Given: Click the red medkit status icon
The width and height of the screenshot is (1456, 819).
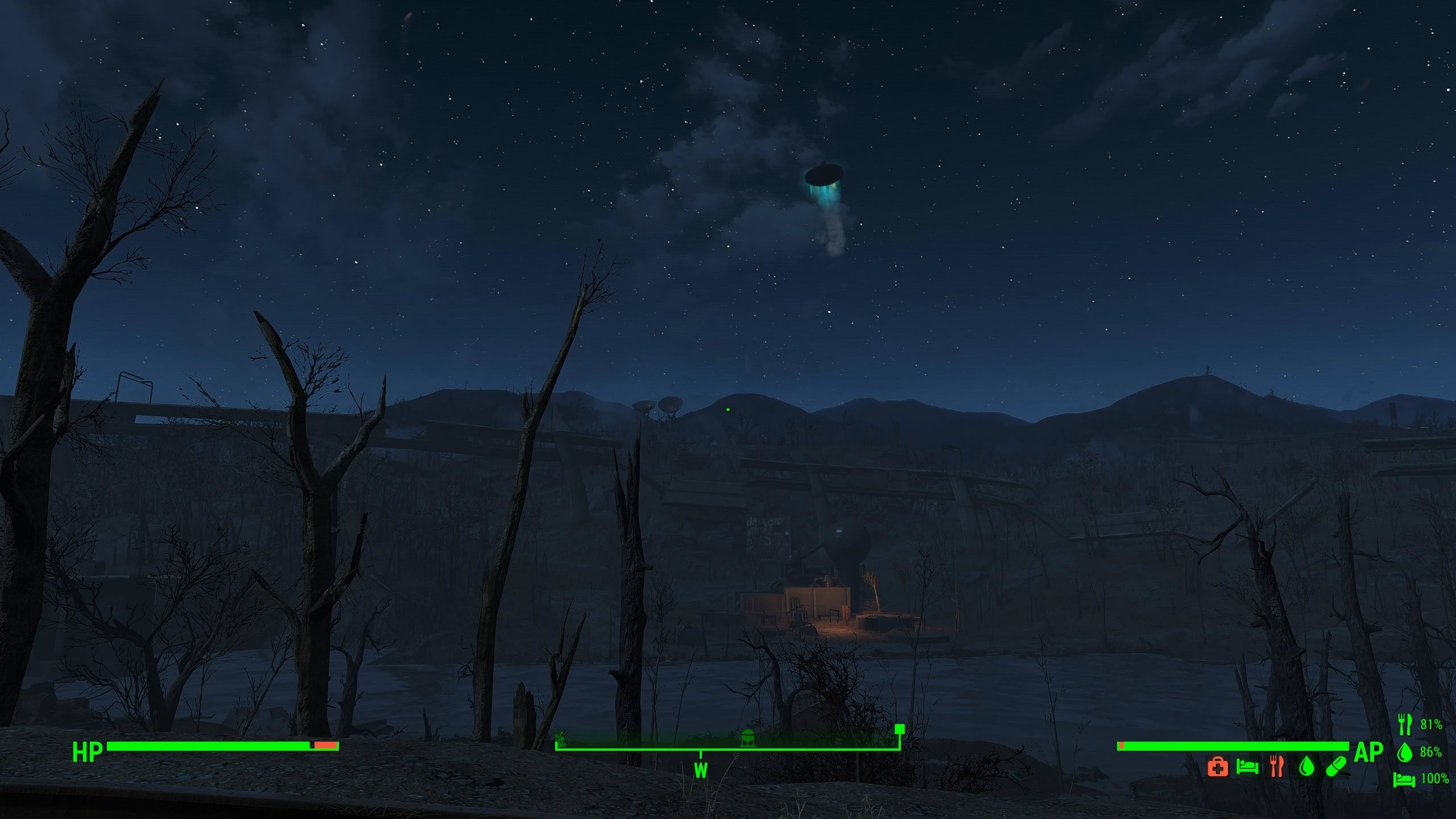Looking at the screenshot, I should pyautogui.click(x=1217, y=767).
